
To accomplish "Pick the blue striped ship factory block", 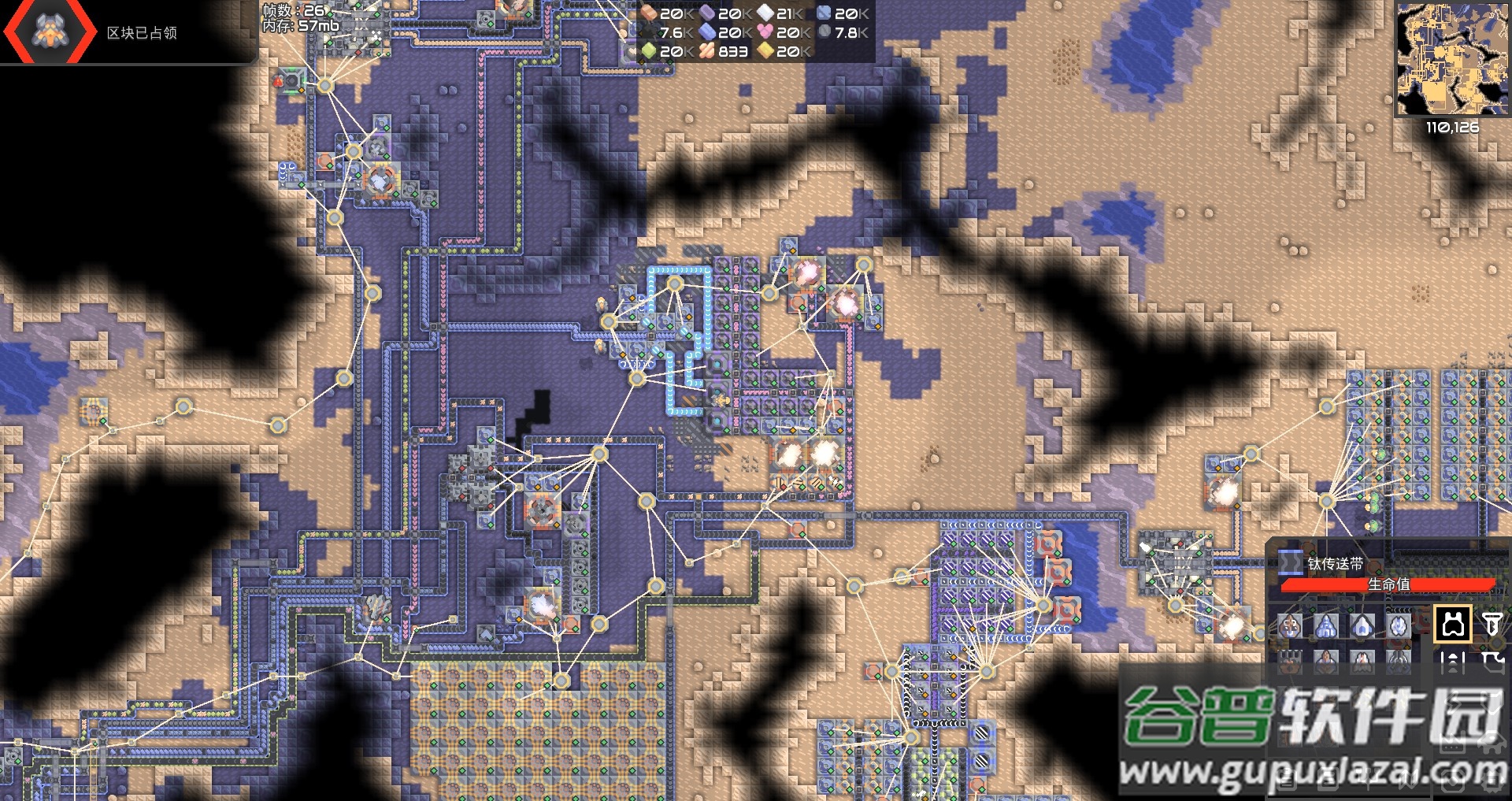I will pos(1326,627).
